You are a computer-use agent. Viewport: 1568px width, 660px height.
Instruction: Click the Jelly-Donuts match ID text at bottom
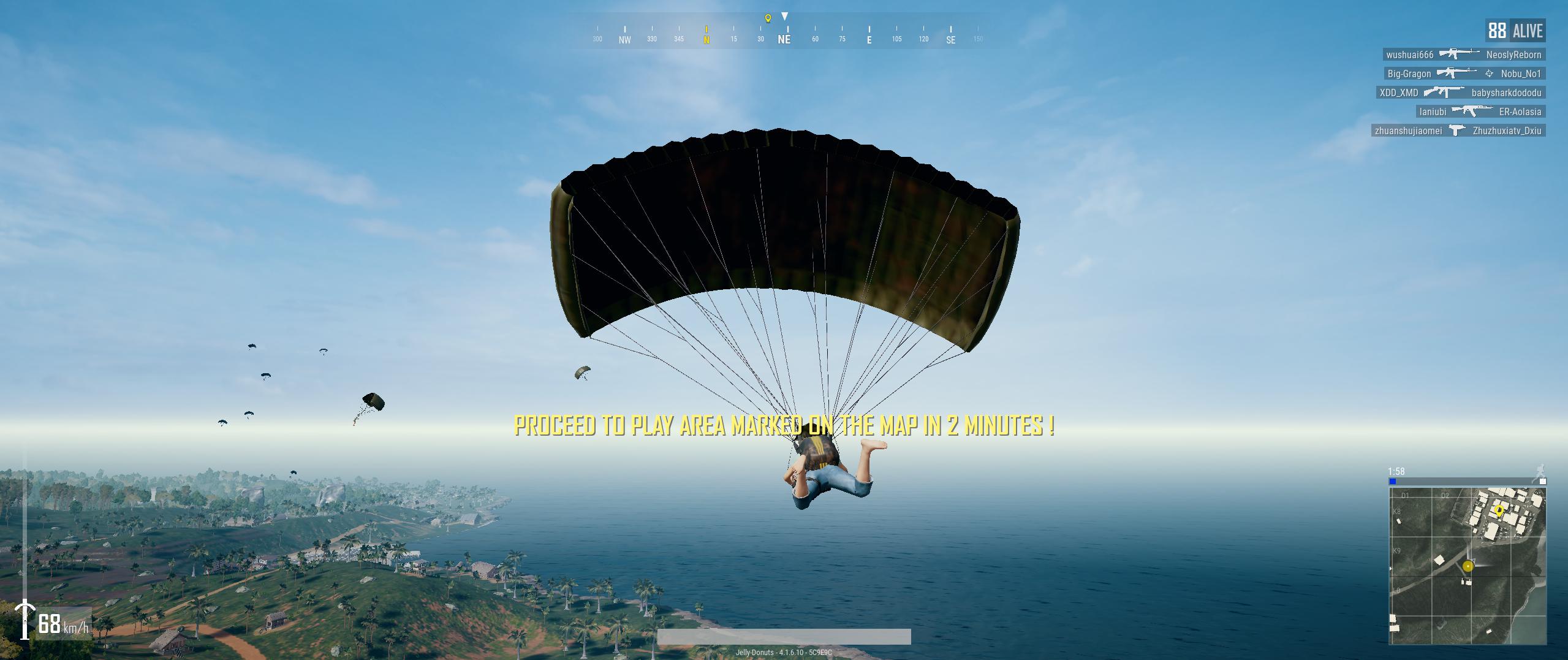(784, 653)
